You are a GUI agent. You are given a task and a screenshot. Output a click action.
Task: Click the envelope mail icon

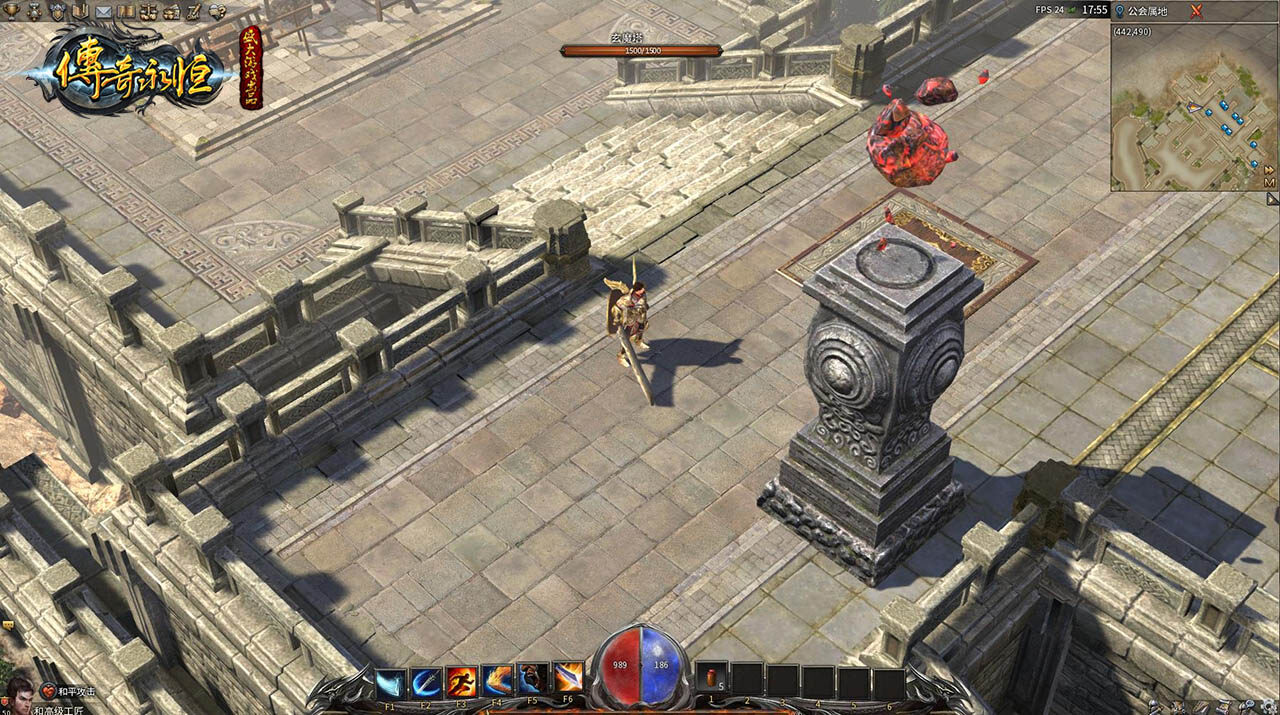103,11
